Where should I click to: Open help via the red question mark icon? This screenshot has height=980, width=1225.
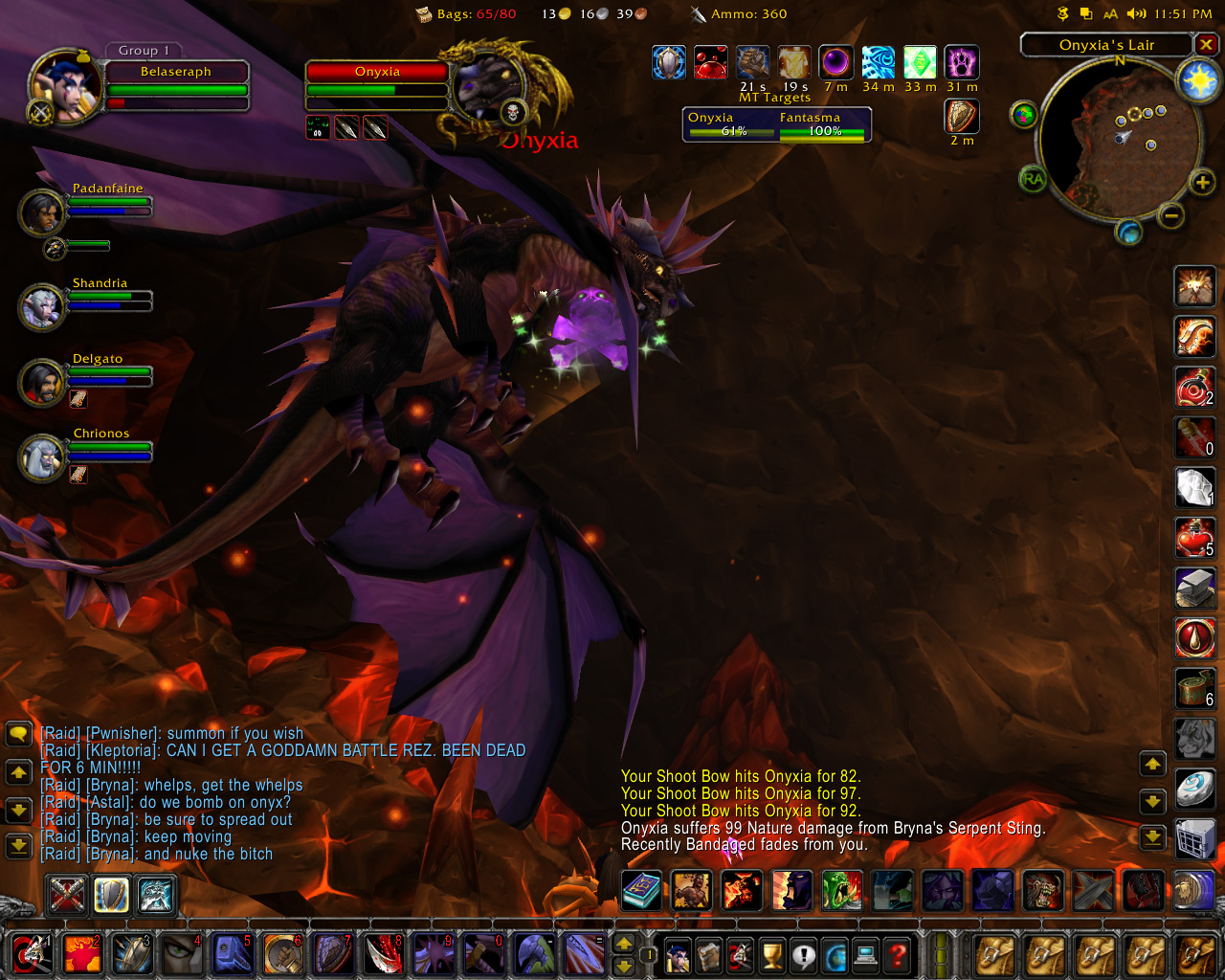point(897,957)
